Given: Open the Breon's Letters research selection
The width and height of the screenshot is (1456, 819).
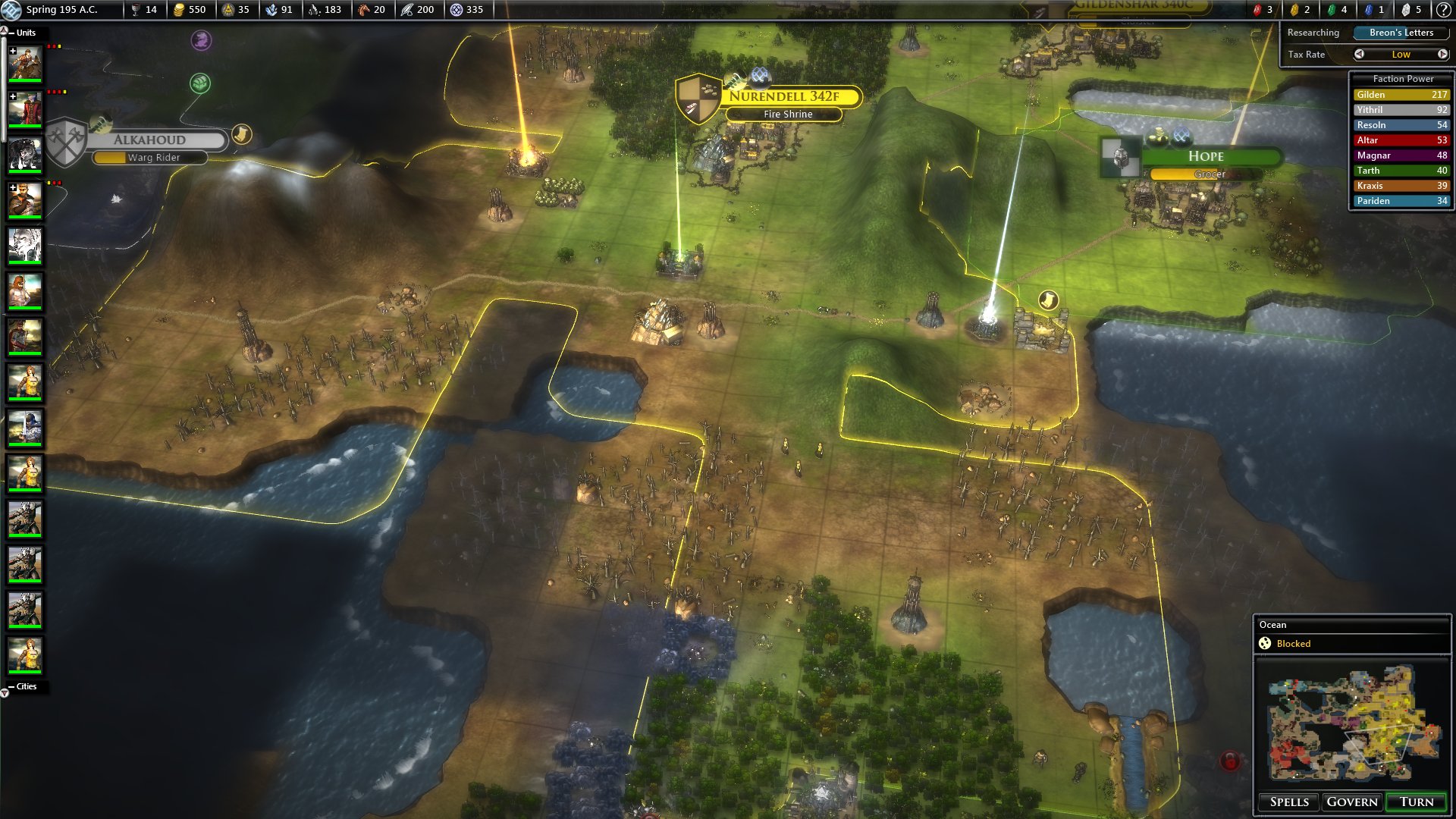Looking at the screenshot, I should (1401, 33).
